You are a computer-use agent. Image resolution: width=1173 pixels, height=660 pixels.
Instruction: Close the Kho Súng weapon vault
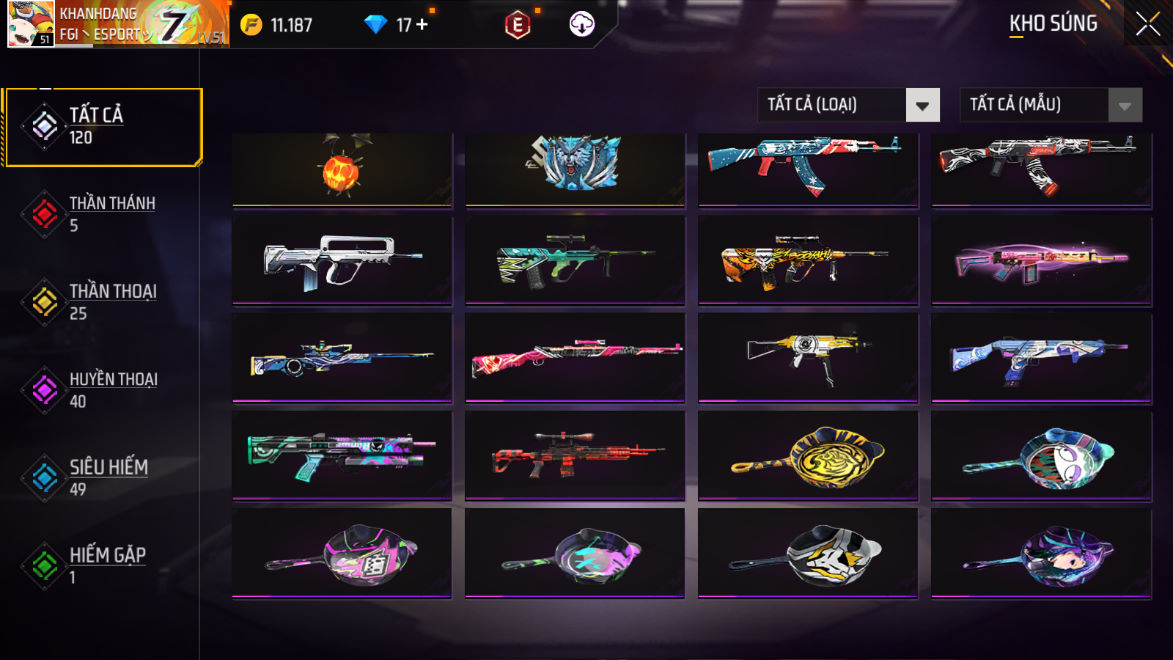[x=1147, y=23]
